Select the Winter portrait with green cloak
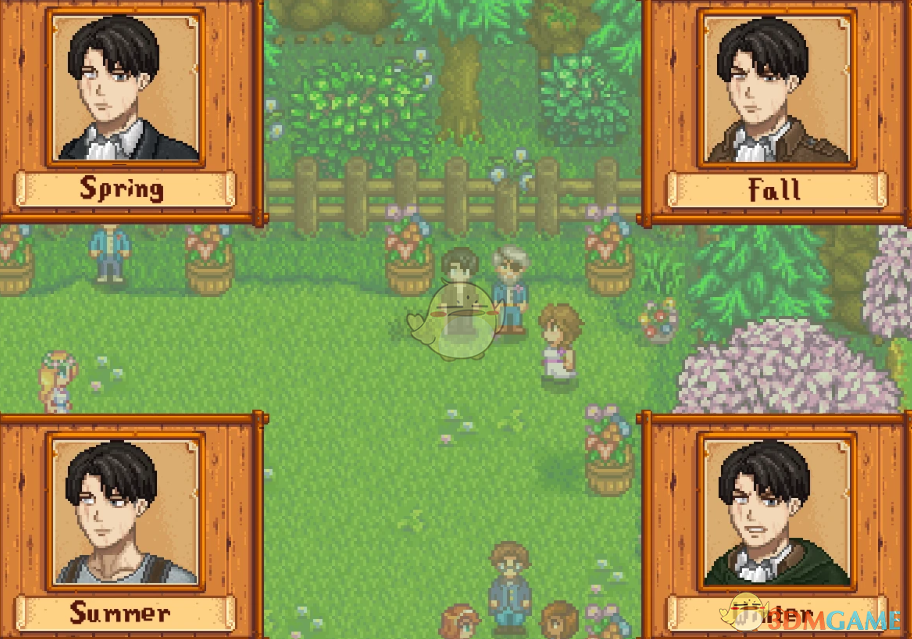 [776, 510]
